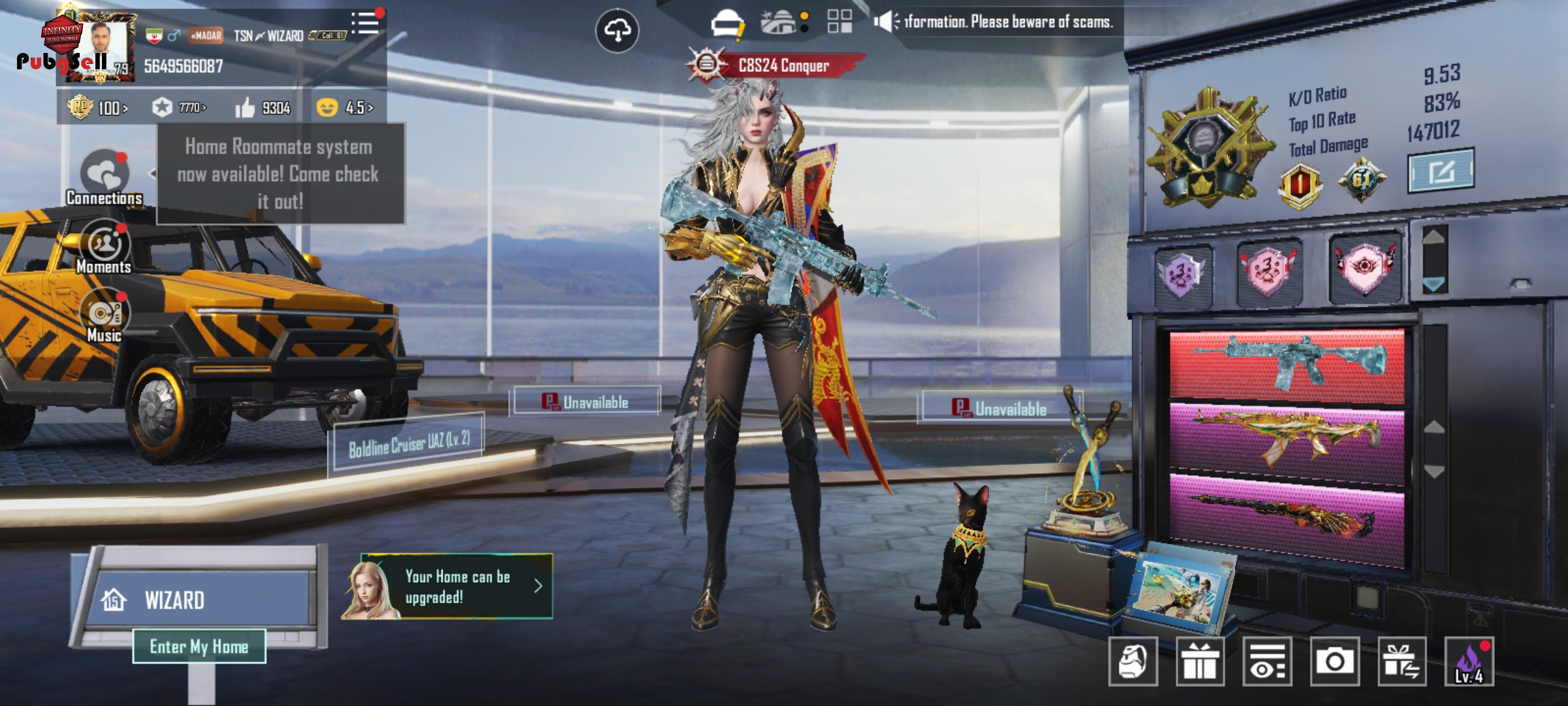
Task: Open the C8S24 Conquer title badge
Action: tap(777, 65)
